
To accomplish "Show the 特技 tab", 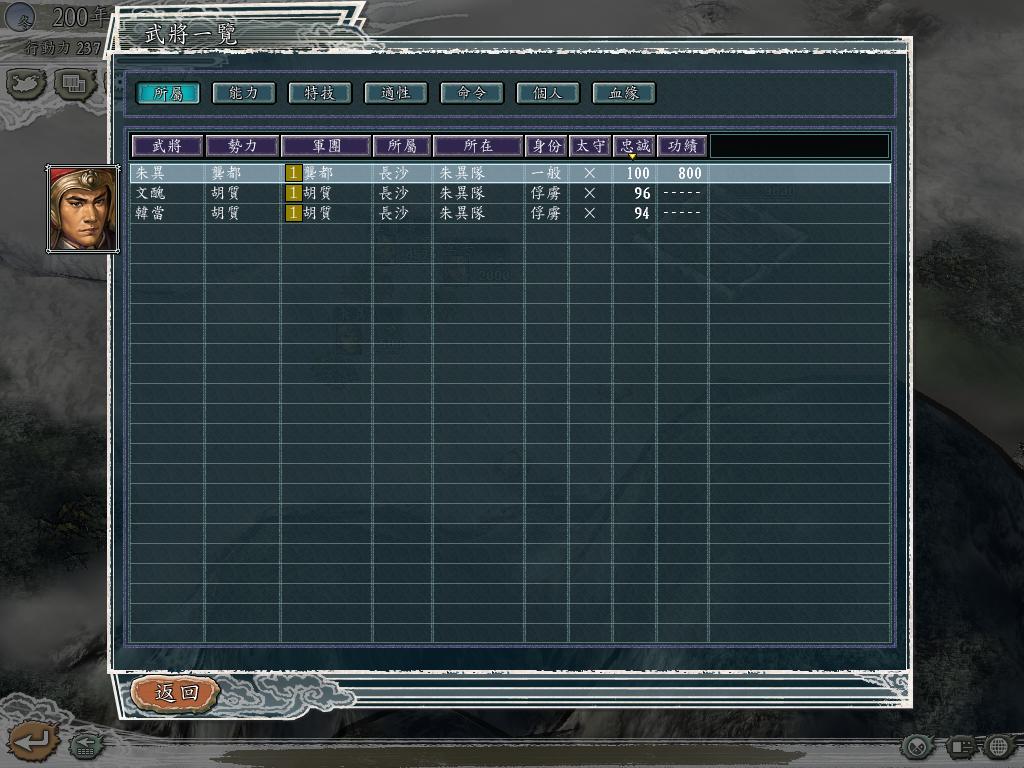I will (x=319, y=93).
